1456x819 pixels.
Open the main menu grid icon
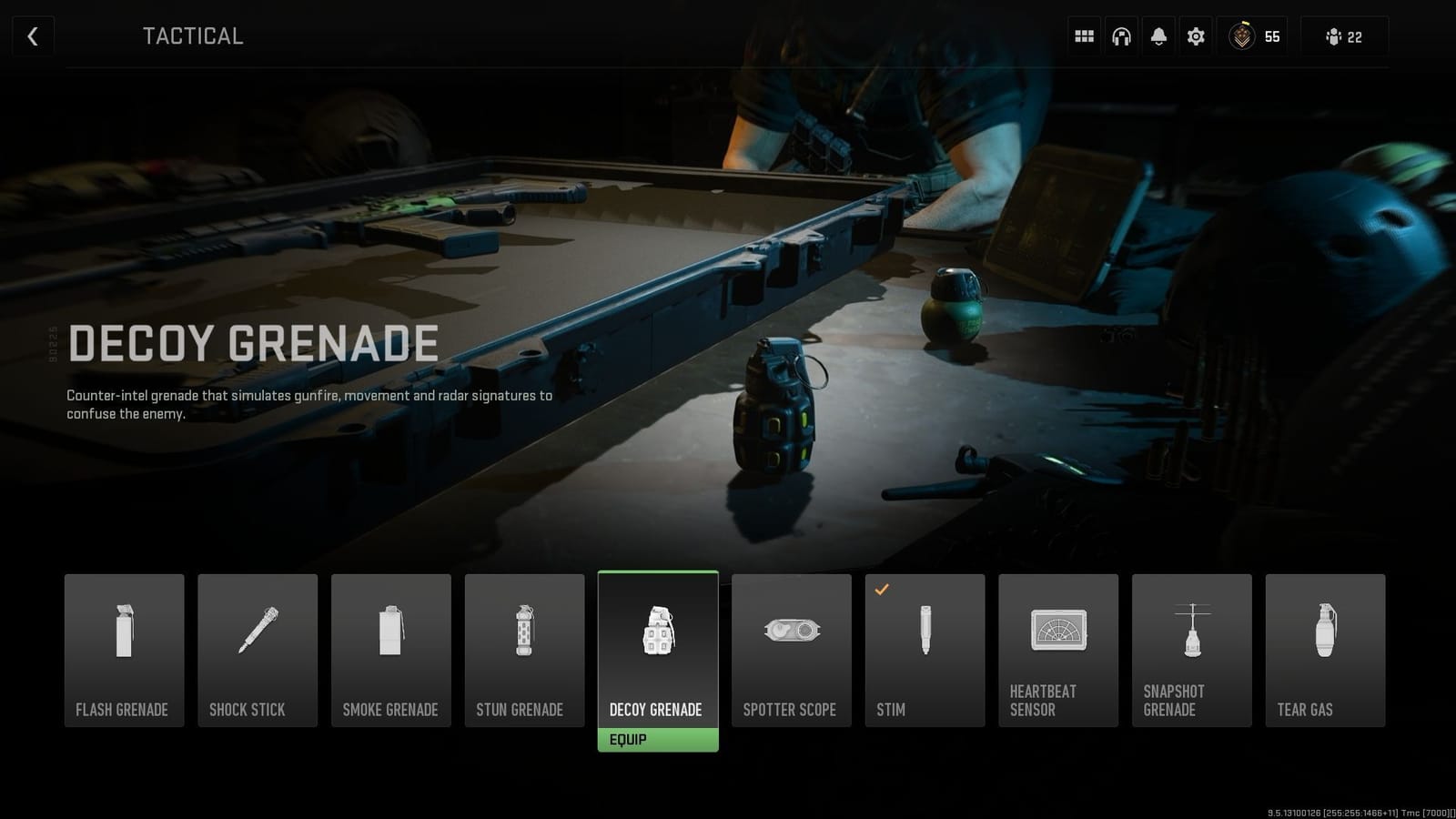pyautogui.click(x=1083, y=36)
